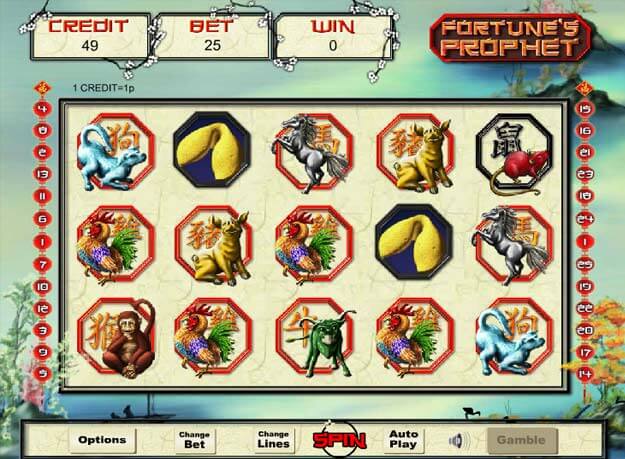Click the Change Bet button
Screen dimensions: 625x459
194,439
